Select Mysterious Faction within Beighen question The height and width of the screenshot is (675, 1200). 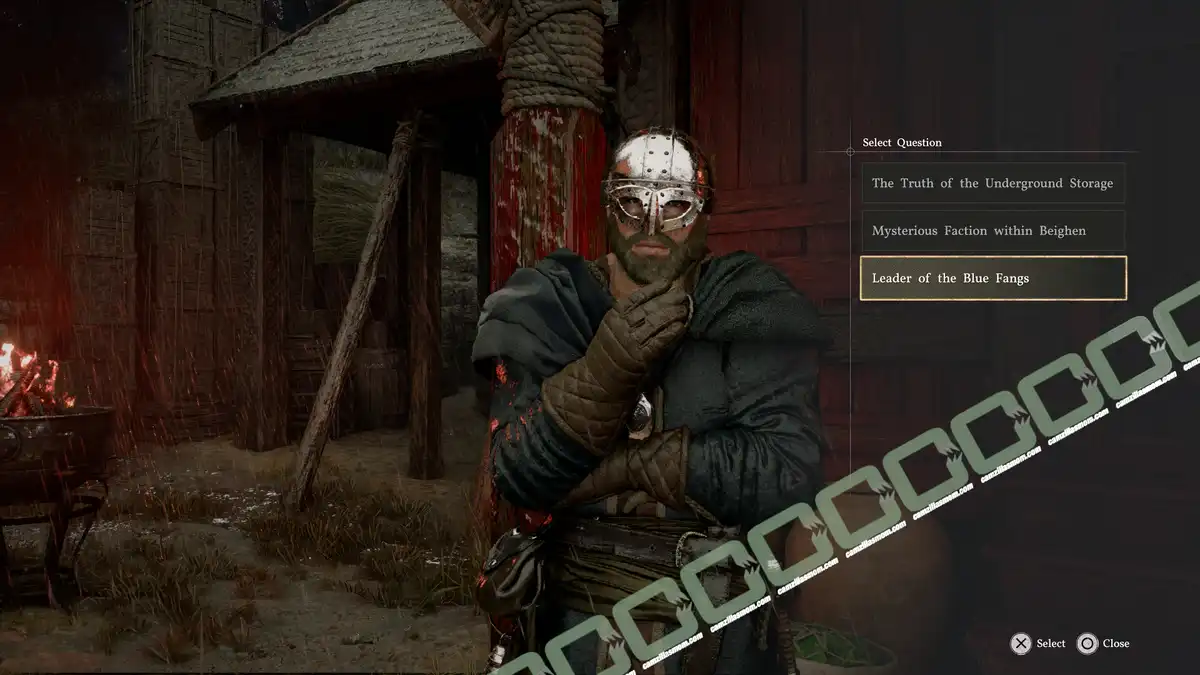[x=992, y=231]
